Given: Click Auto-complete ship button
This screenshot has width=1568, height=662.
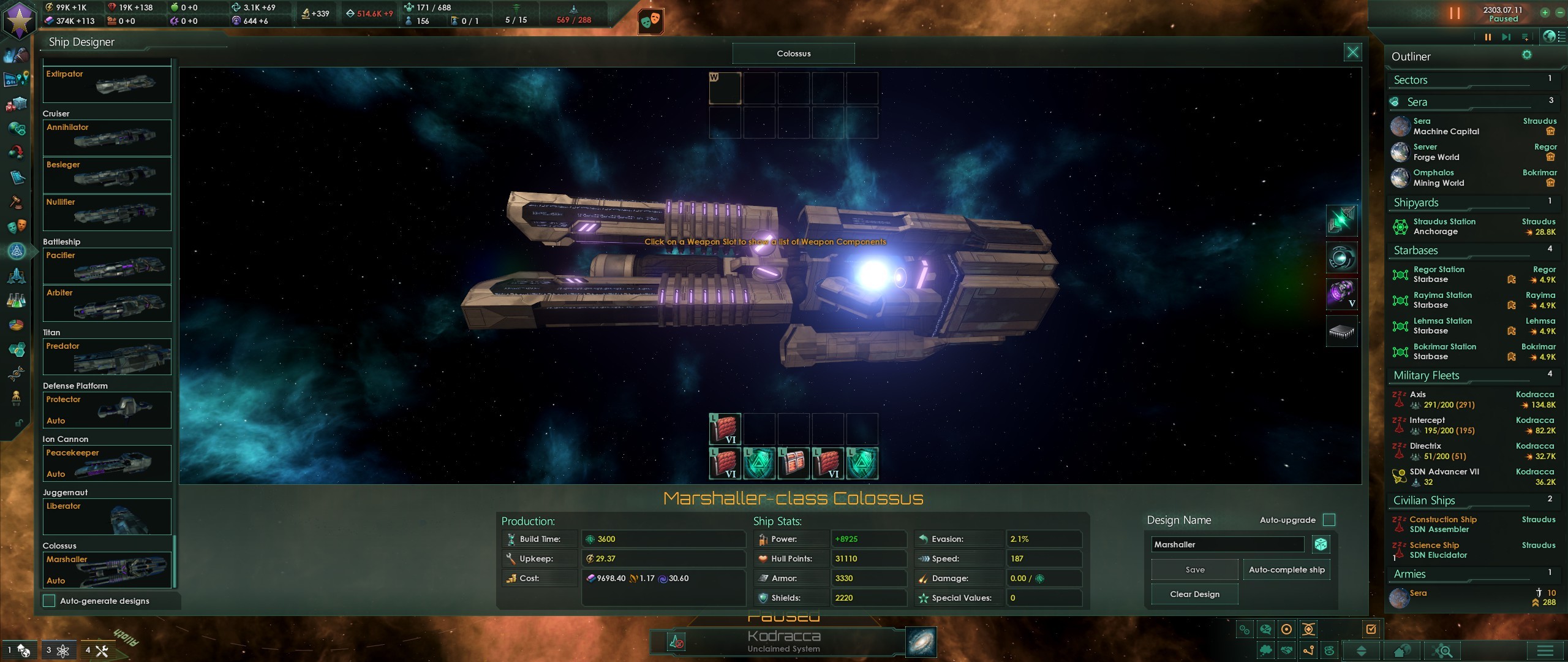Looking at the screenshot, I should [x=1286, y=569].
